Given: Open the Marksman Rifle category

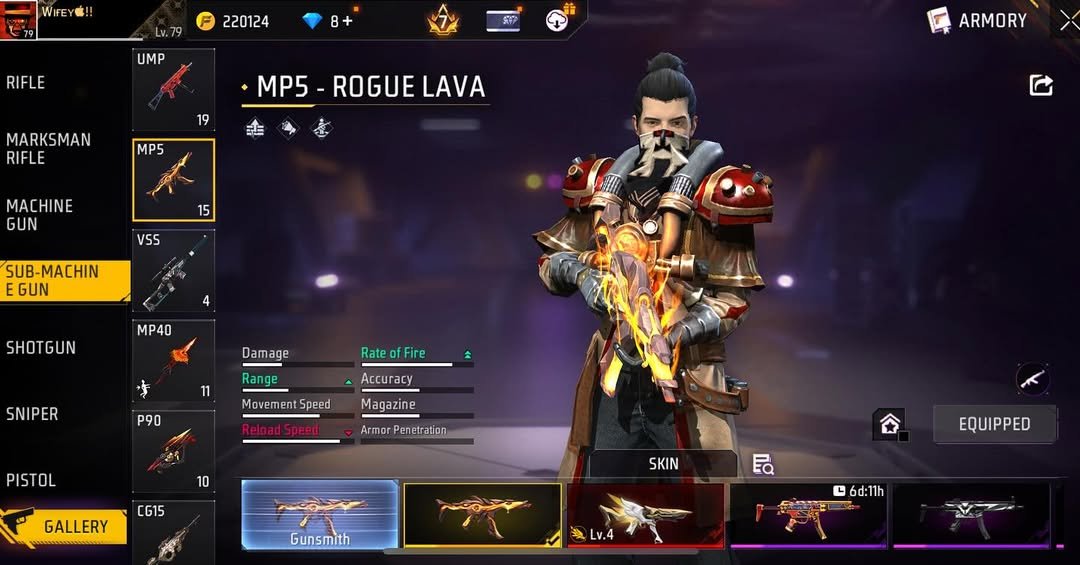Looking at the screenshot, I should click(48, 149).
